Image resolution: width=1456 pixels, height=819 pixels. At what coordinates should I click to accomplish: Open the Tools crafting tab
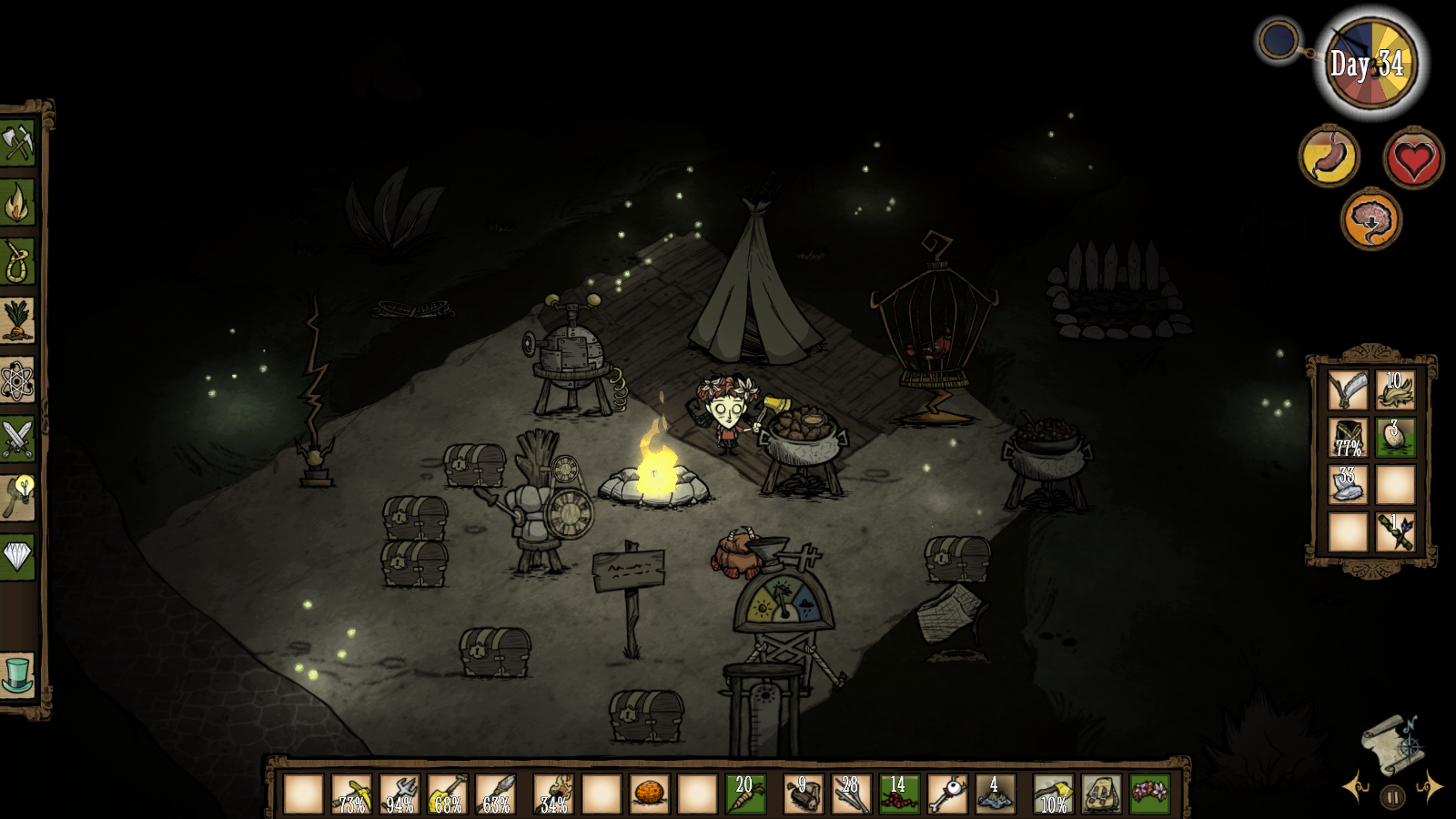(x=17, y=143)
